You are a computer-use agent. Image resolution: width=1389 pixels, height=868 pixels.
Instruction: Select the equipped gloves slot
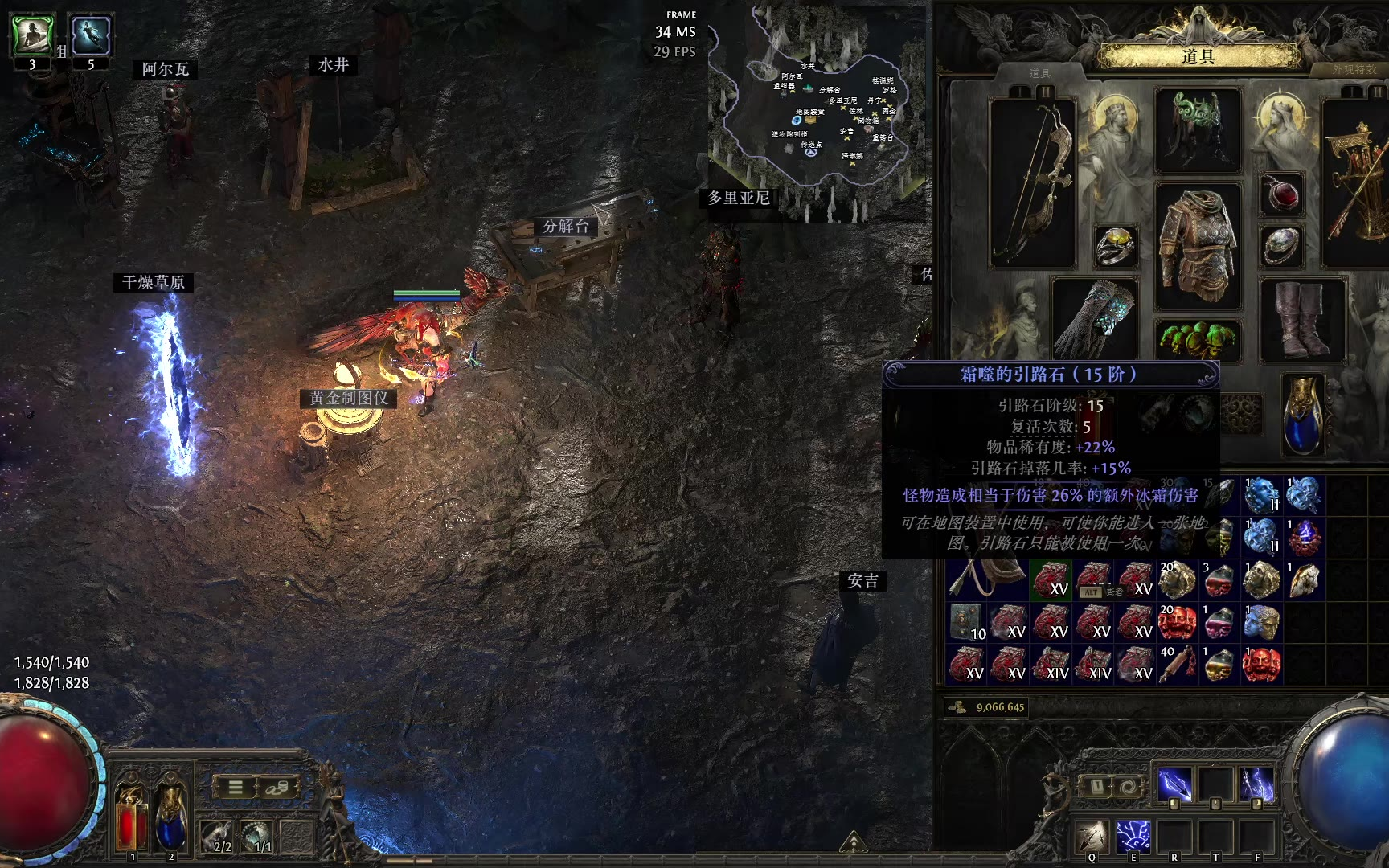click(1094, 318)
